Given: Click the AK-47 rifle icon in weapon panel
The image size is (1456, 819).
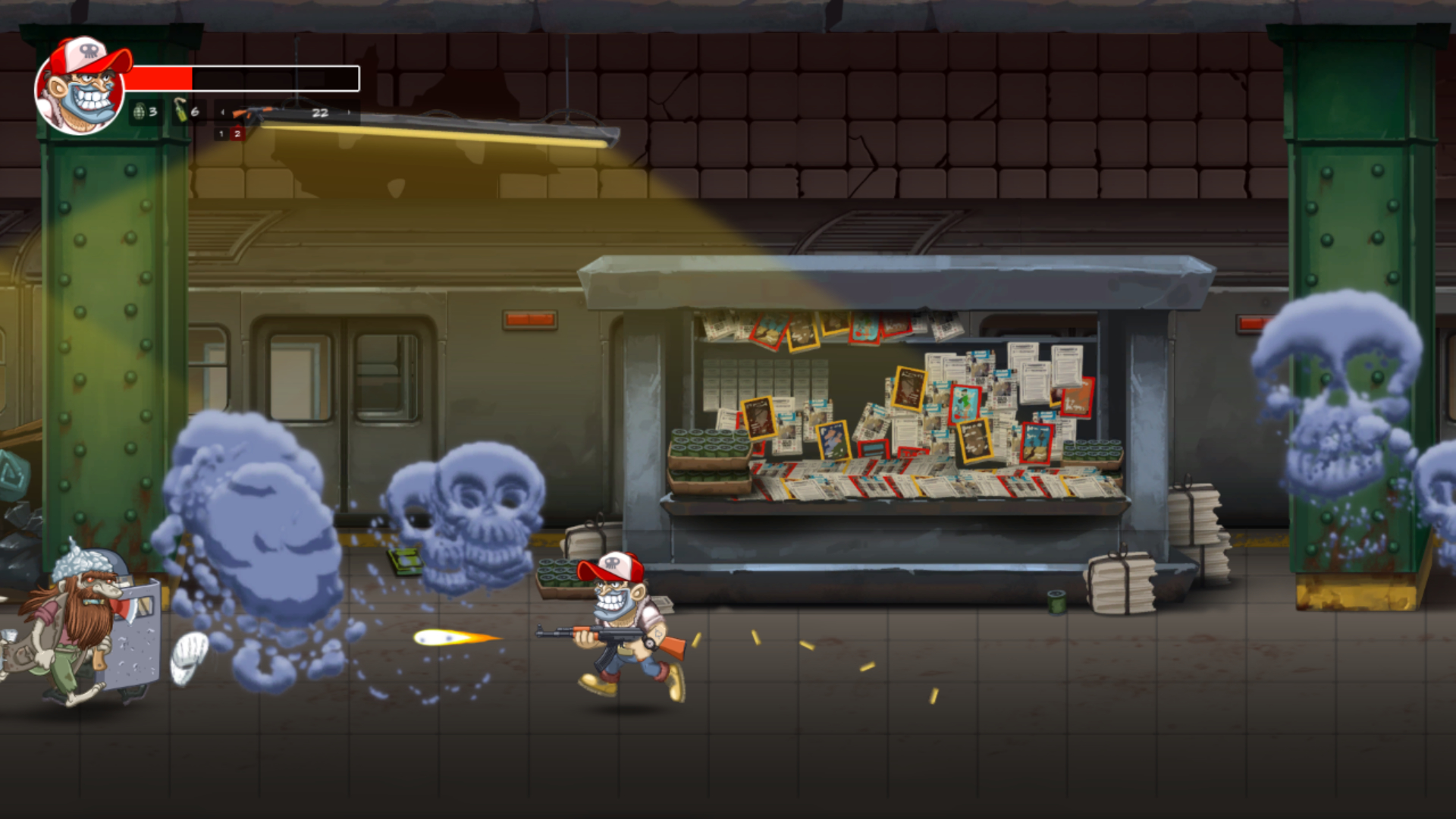Looking at the screenshot, I should pyautogui.click(x=250, y=114).
